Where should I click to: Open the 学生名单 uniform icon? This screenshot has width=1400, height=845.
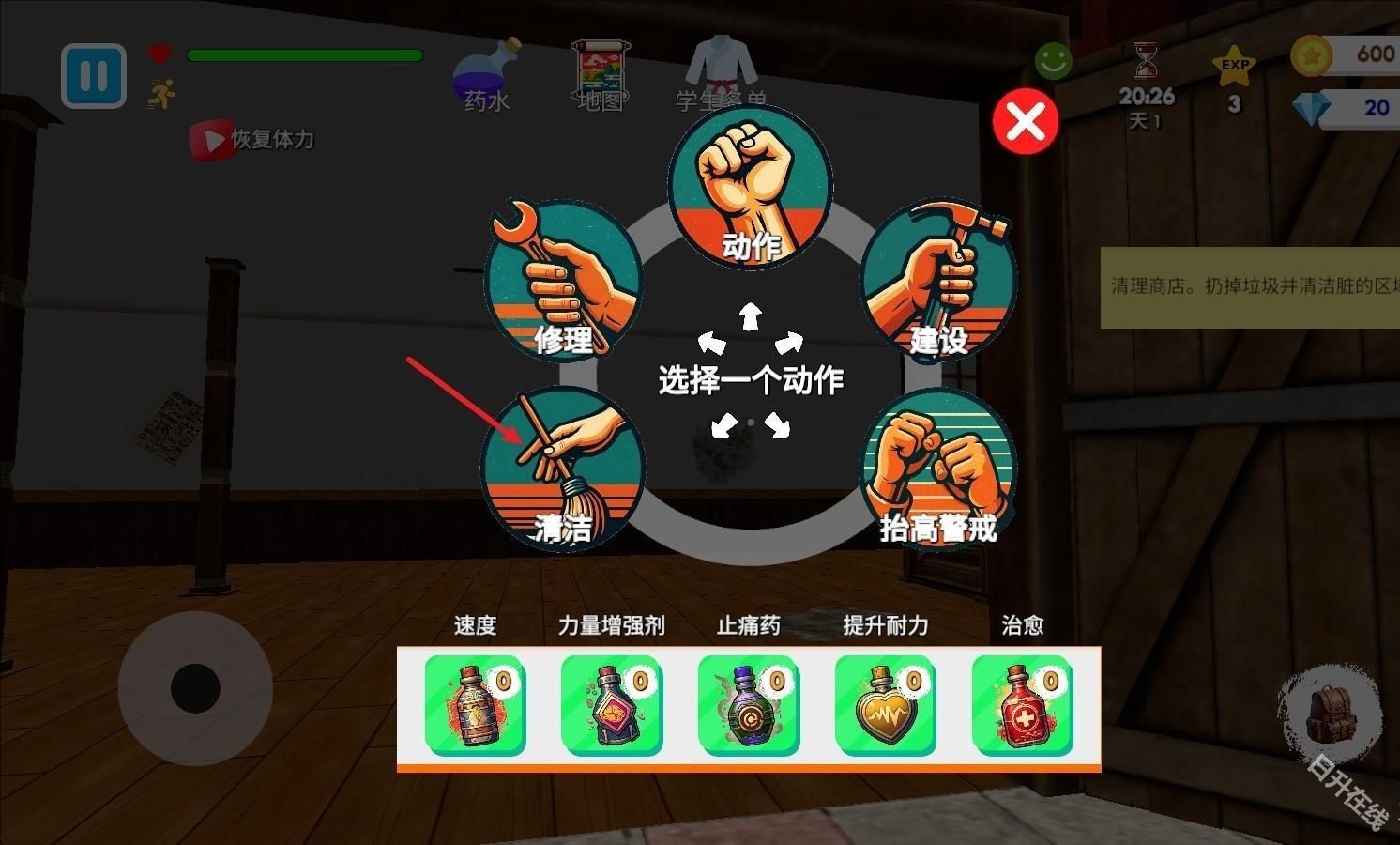[718, 66]
